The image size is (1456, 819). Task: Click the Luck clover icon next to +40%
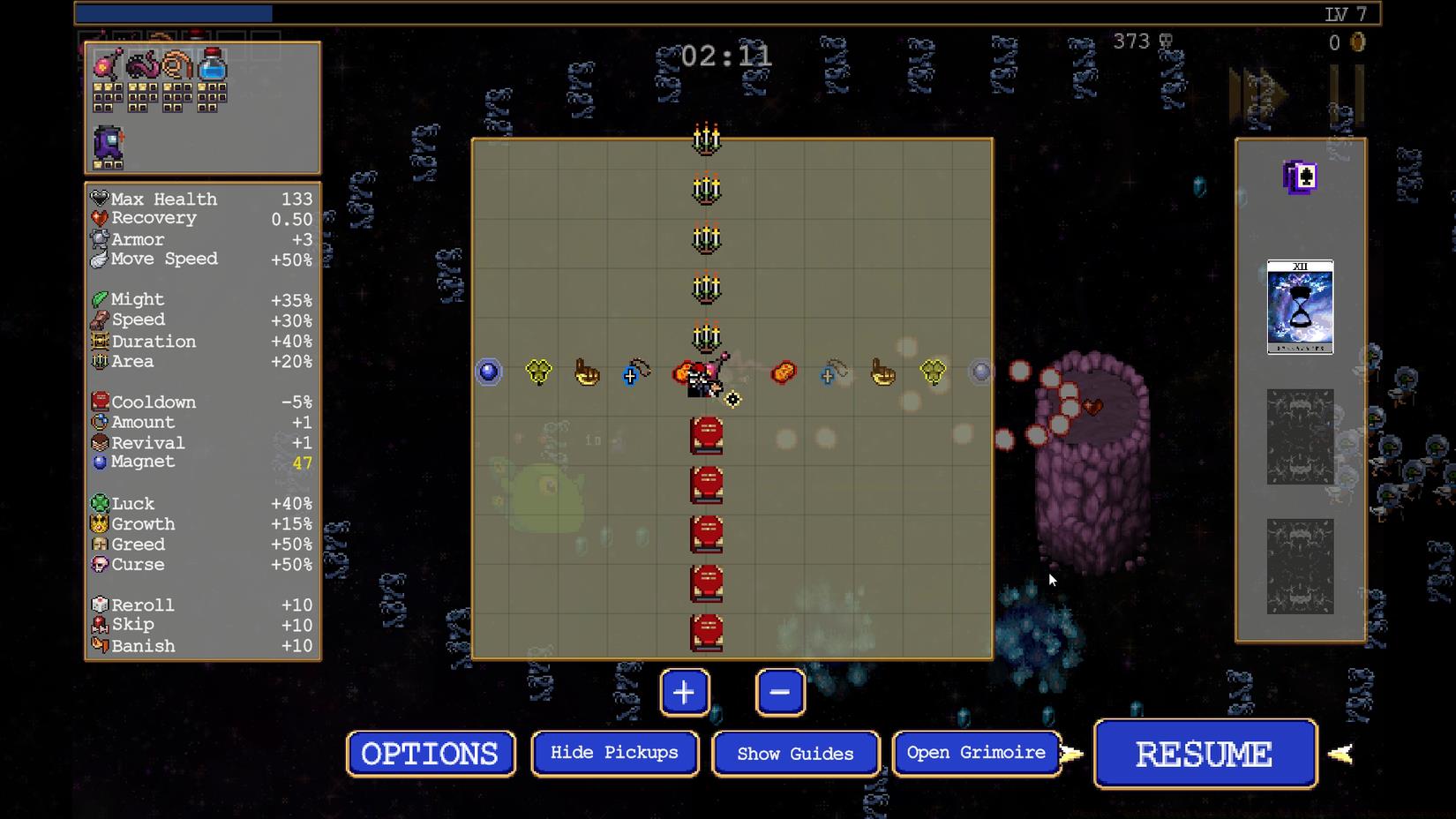[x=100, y=503]
